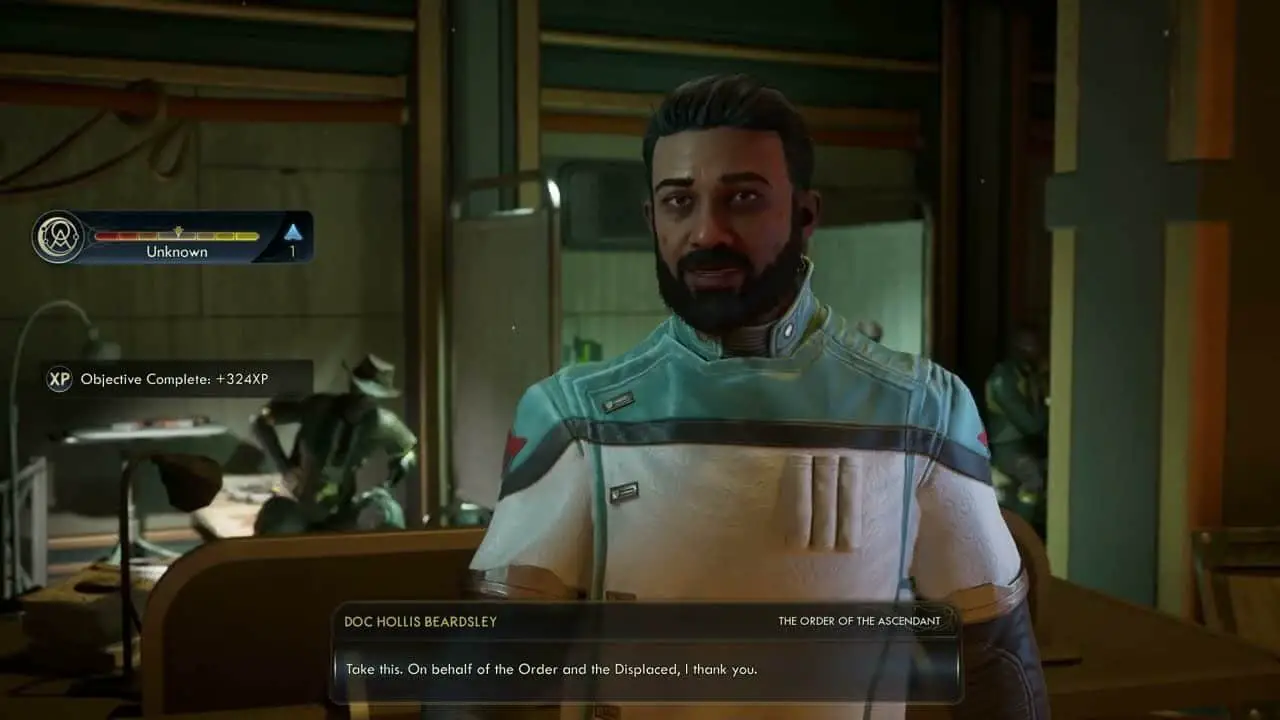Screen dimensions: 1280x720
Task: Advance Doc Hollis Beardsley's dialogue line
Action: click(x=551, y=669)
